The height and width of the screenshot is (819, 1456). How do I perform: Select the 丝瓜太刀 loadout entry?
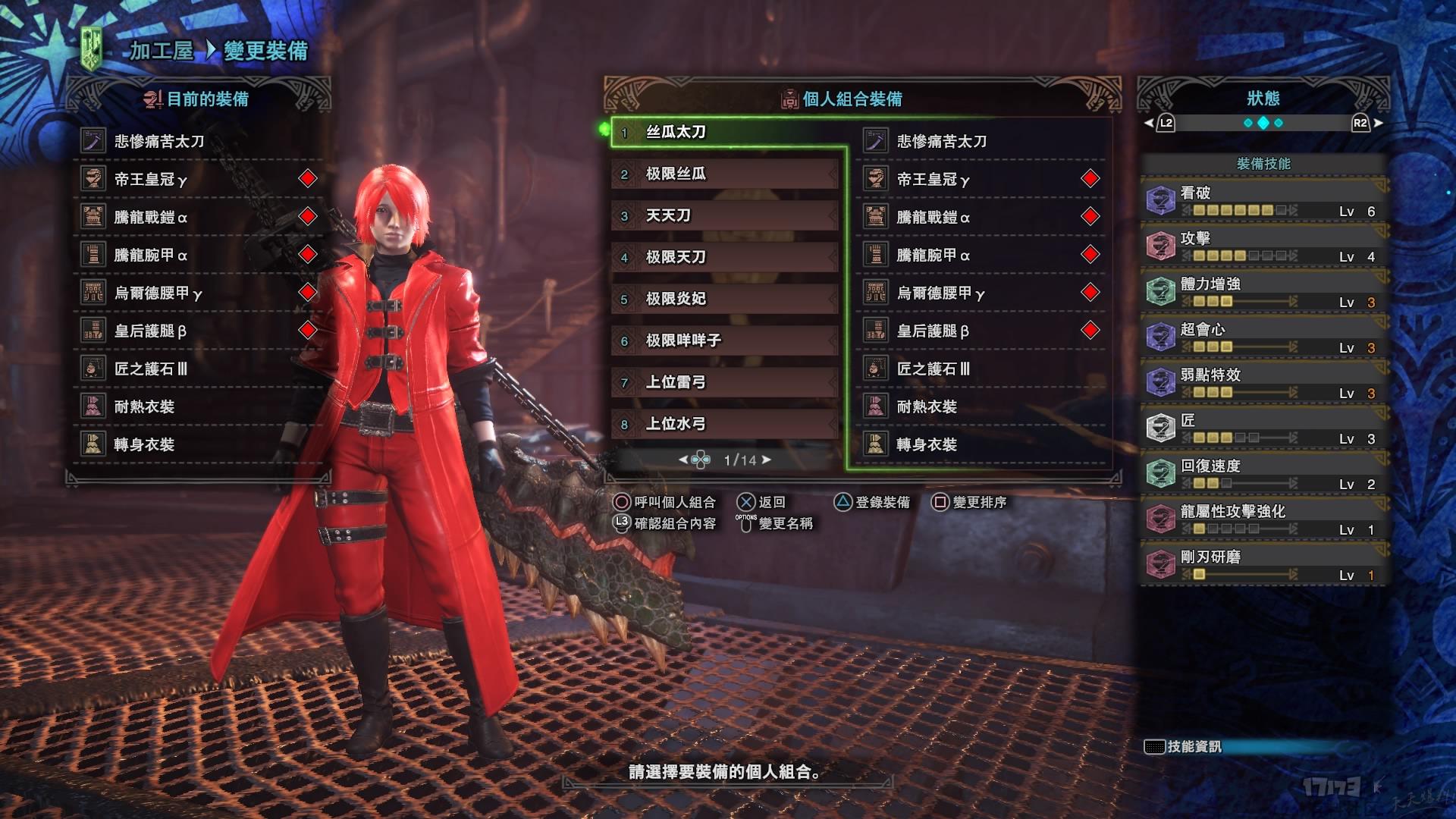[x=726, y=132]
